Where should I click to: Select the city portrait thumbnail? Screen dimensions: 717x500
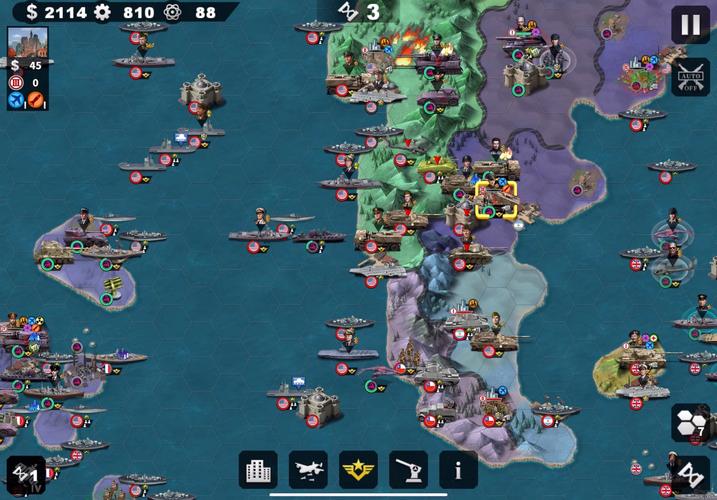pos(27,43)
